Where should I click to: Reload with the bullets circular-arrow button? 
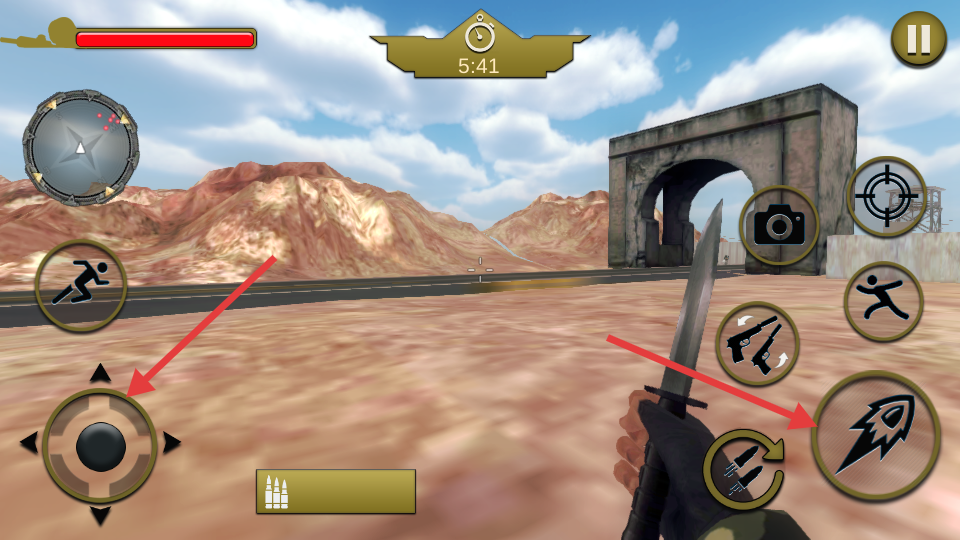(x=743, y=467)
